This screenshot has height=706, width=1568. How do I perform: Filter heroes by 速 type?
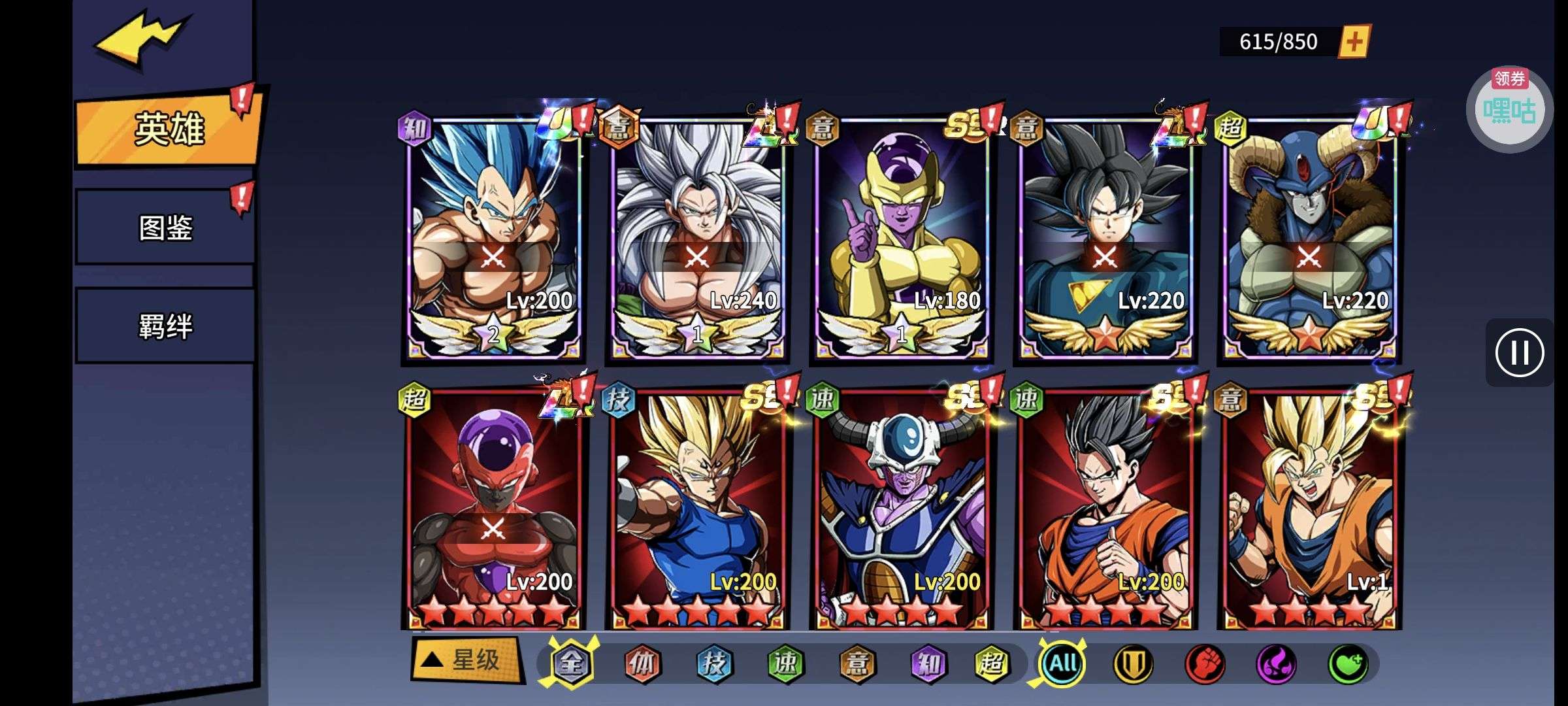[785, 664]
